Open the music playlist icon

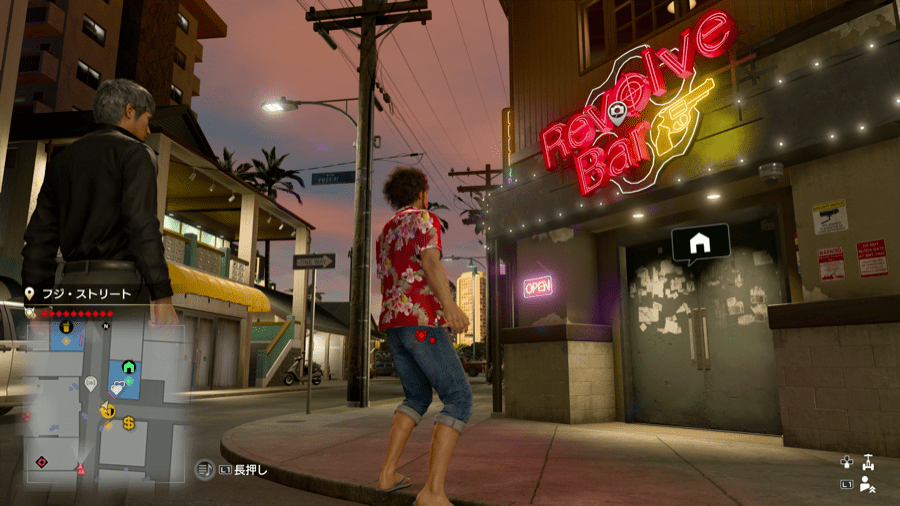pos(203,467)
